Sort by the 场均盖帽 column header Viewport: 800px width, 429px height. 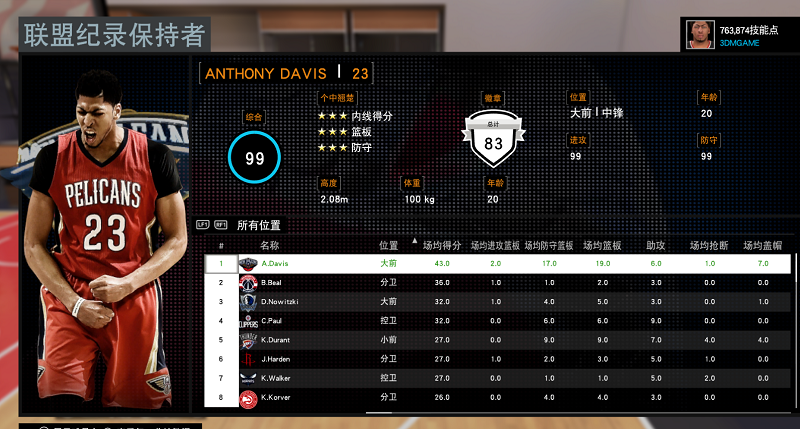click(x=763, y=244)
